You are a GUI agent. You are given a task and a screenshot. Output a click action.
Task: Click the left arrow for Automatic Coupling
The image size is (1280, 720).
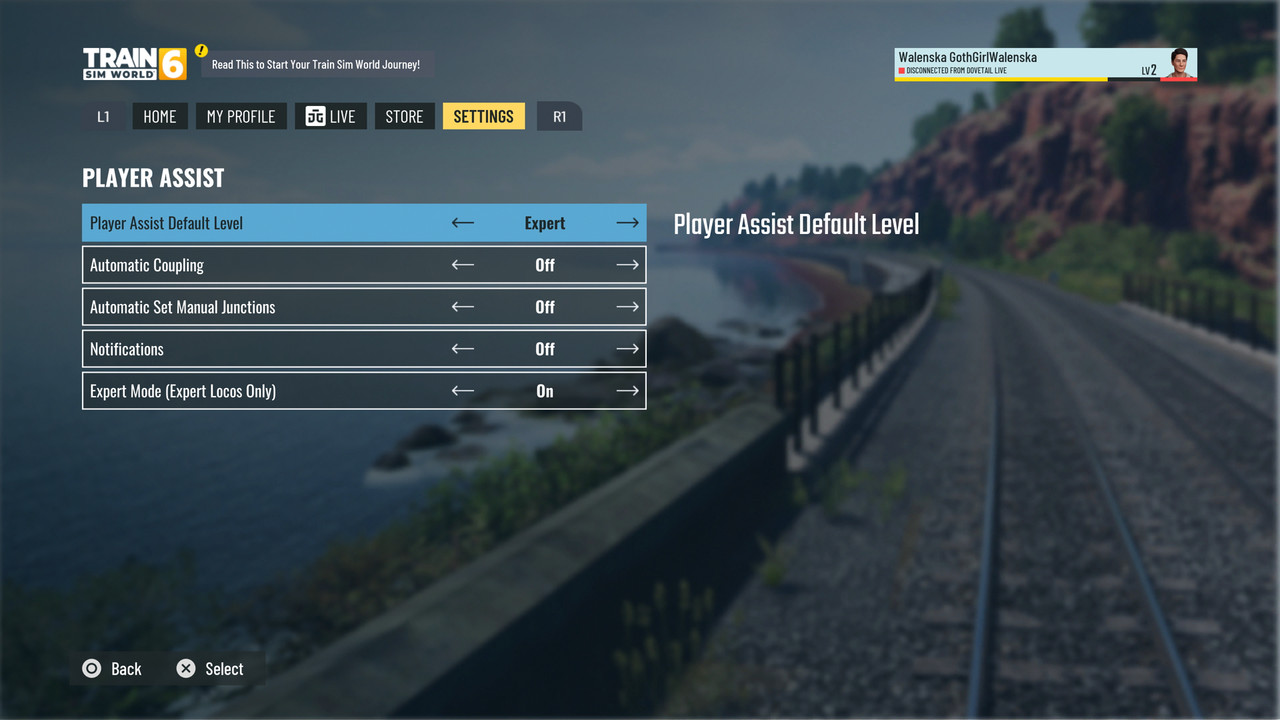tap(462, 265)
